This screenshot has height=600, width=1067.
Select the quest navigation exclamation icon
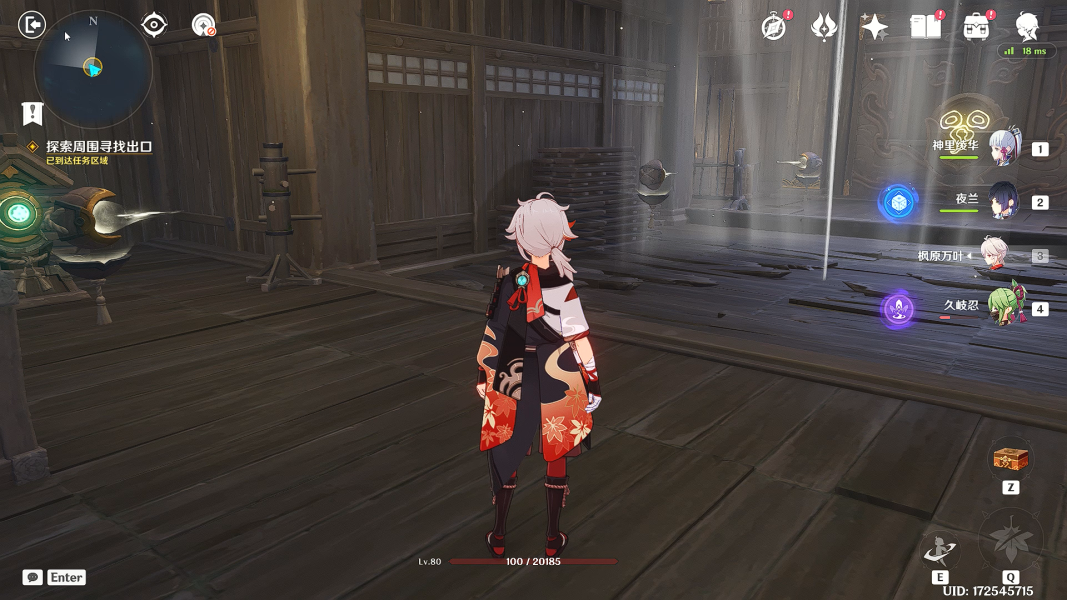point(33,113)
